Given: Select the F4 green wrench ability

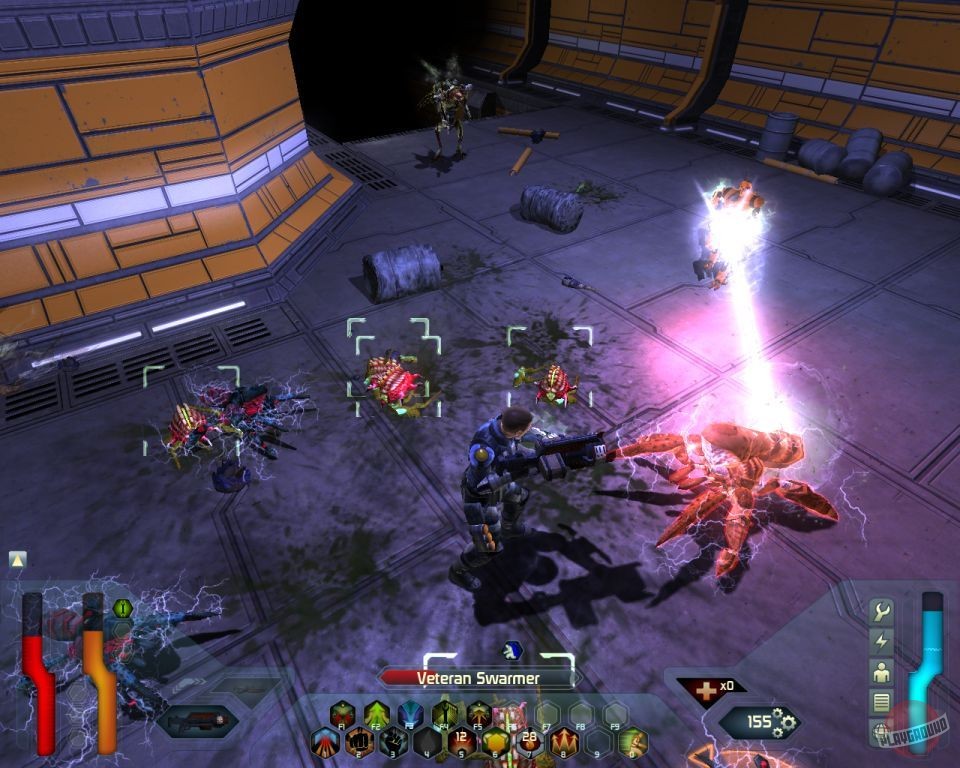Looking at the screenshot, I should [445, 715].
